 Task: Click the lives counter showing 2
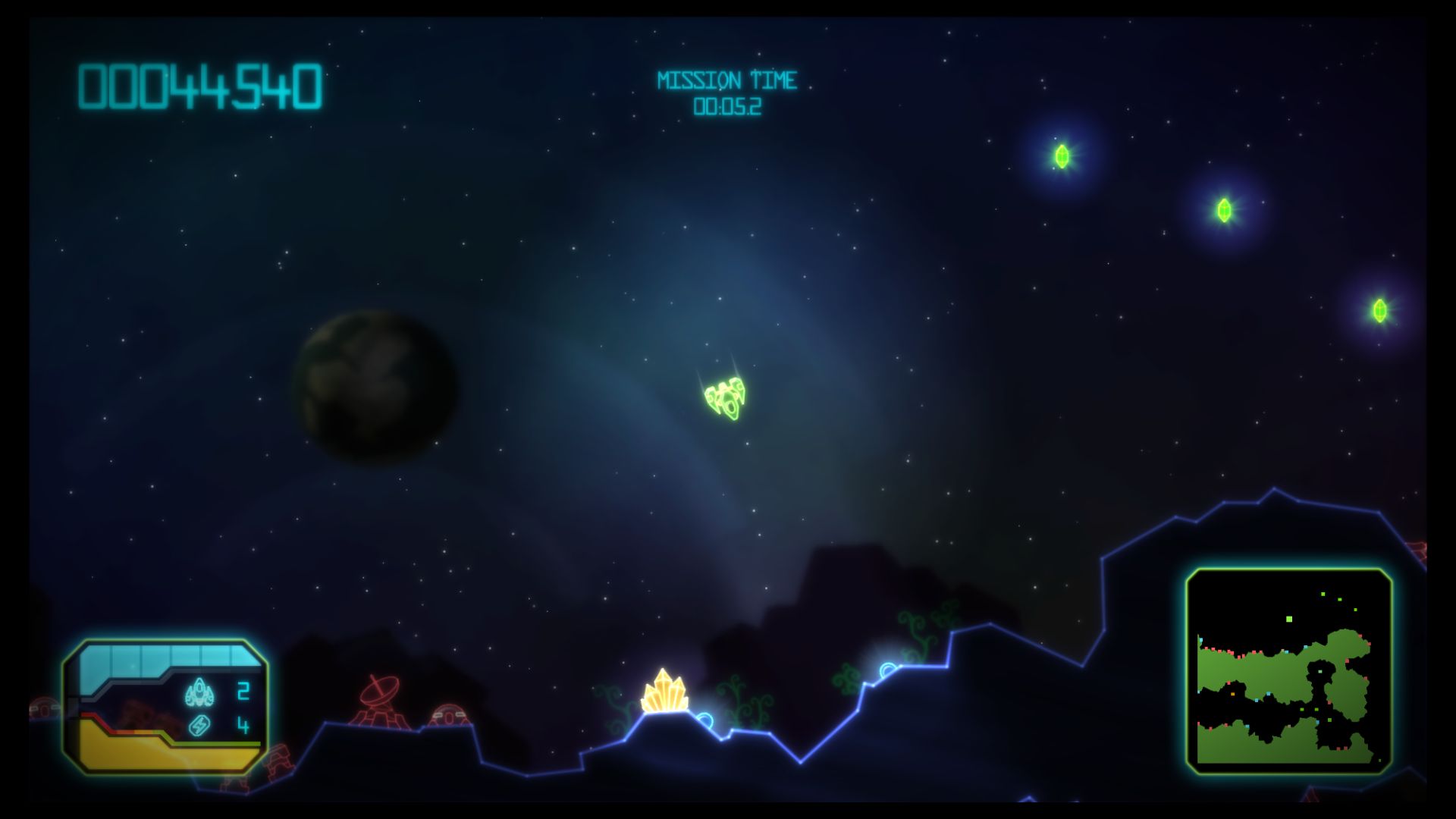point(243,690)
